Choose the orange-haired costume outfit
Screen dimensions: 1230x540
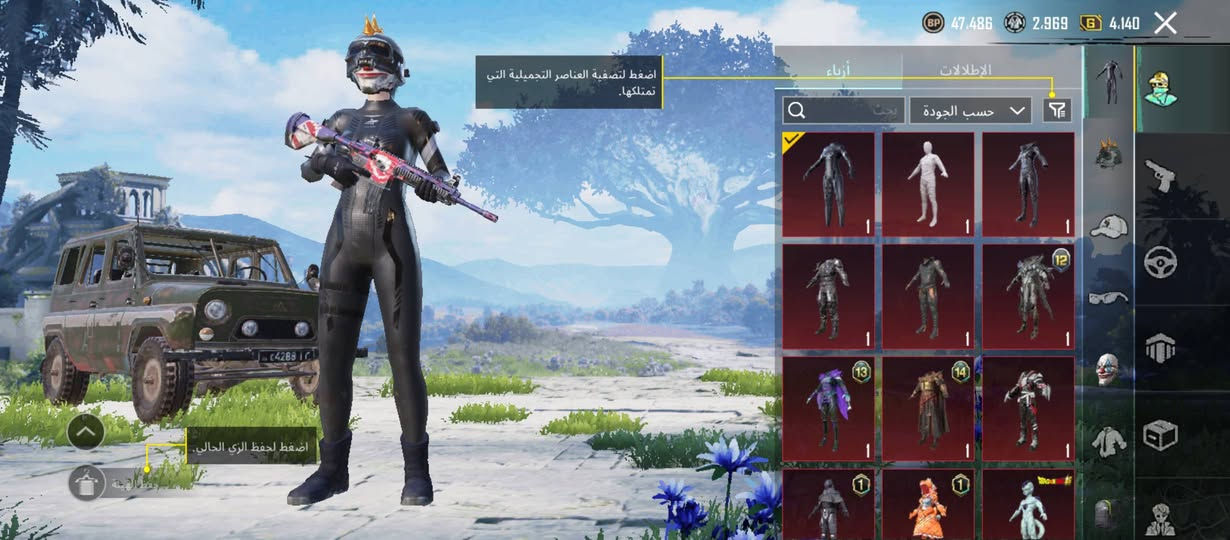[928, 505]
